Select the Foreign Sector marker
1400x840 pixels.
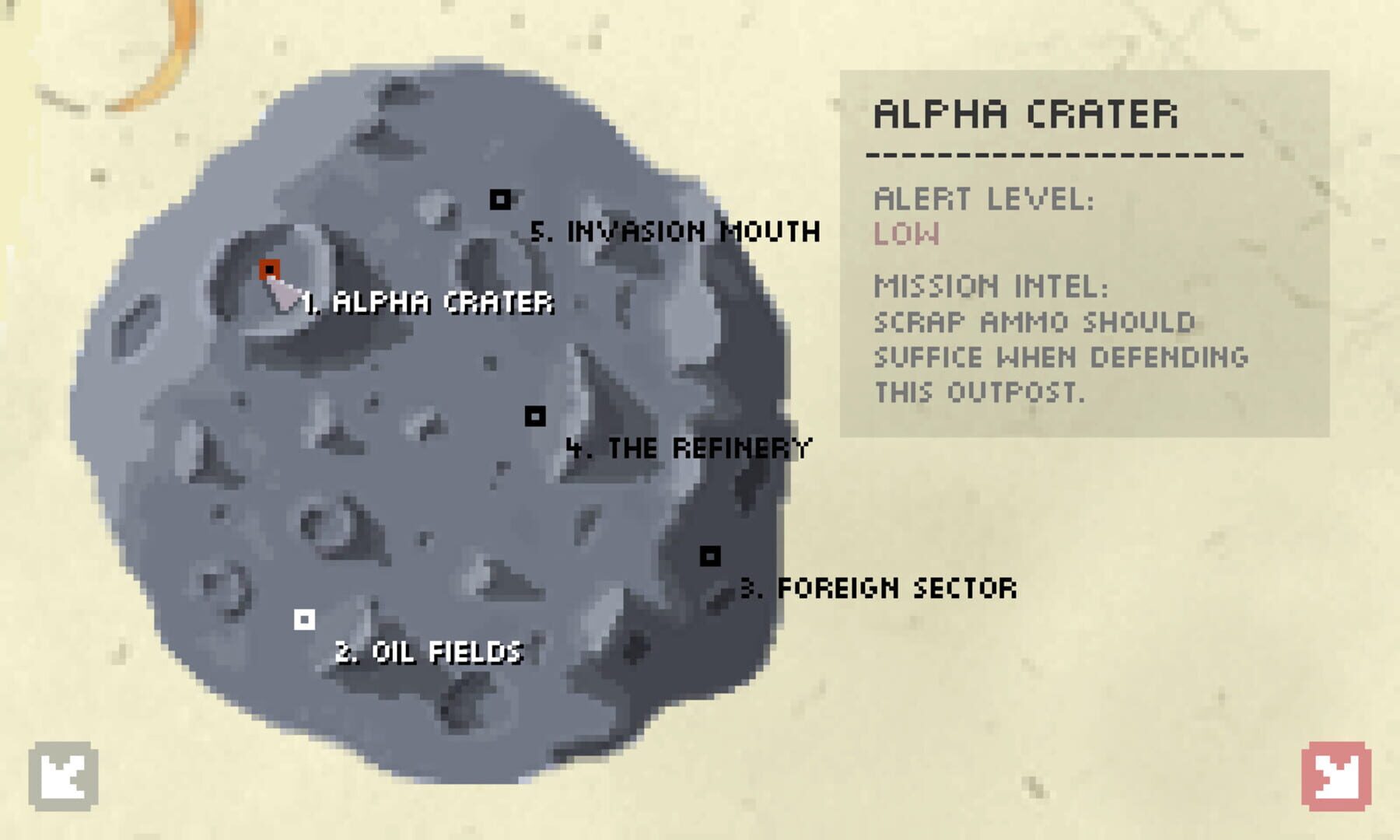(x=710, y=555)
